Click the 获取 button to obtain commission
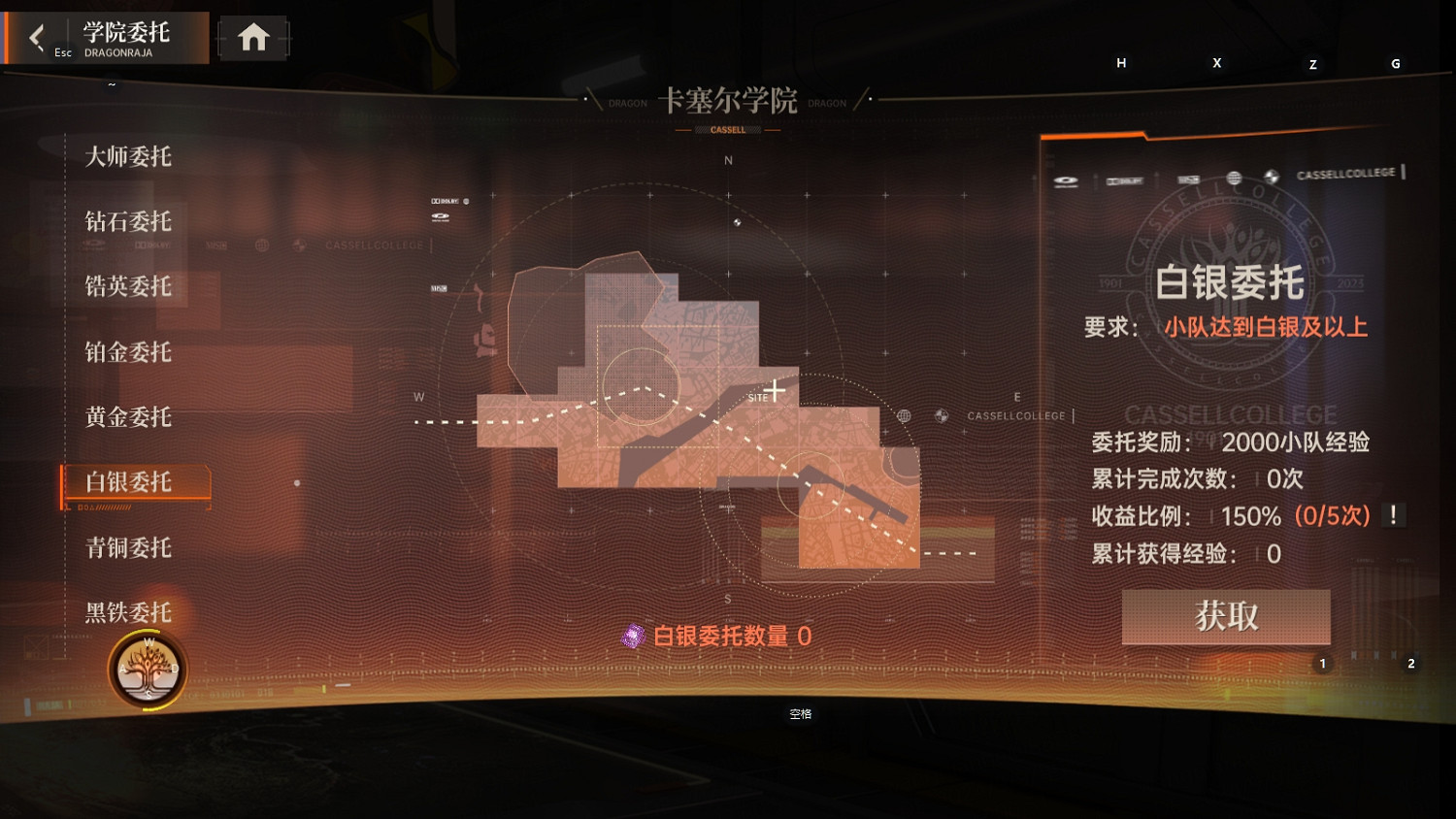 (x=1226, y=616)
